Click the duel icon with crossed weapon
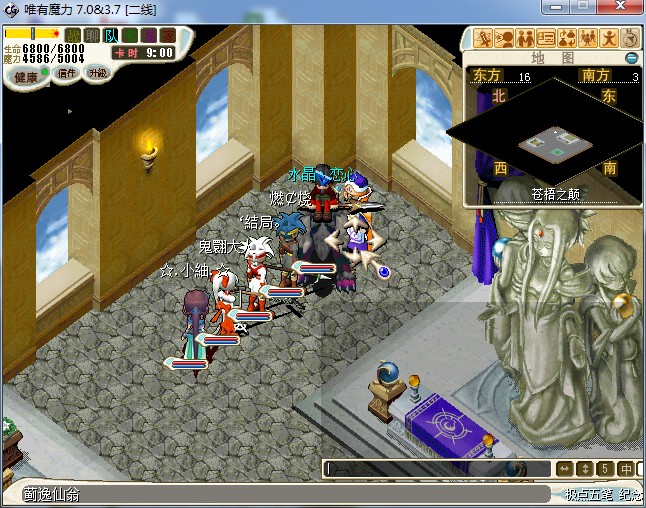Screen dimensions: 646x508 tap(484, 40)
